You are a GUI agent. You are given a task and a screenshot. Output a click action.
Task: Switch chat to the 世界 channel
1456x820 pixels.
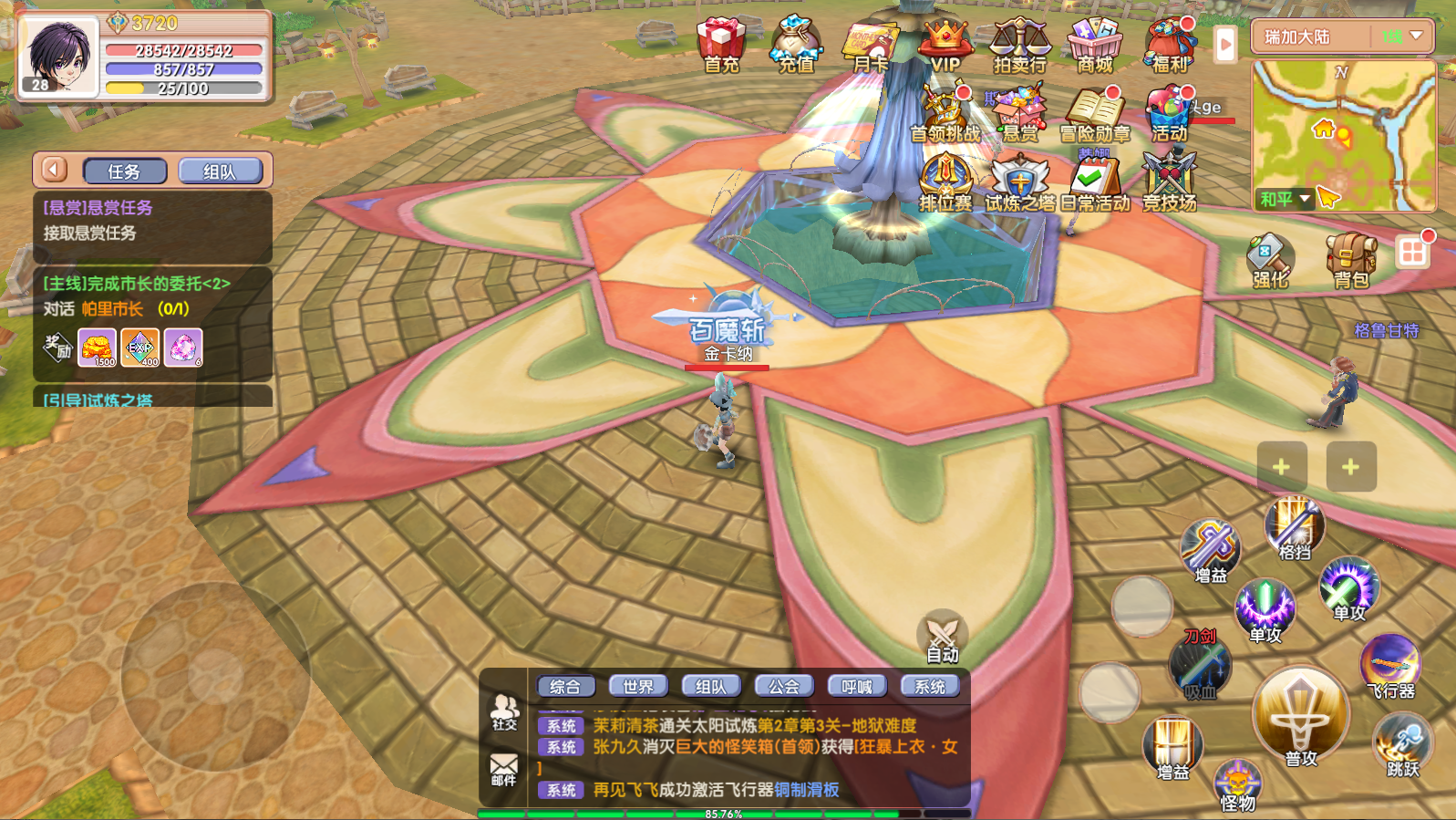coord(638,686)
